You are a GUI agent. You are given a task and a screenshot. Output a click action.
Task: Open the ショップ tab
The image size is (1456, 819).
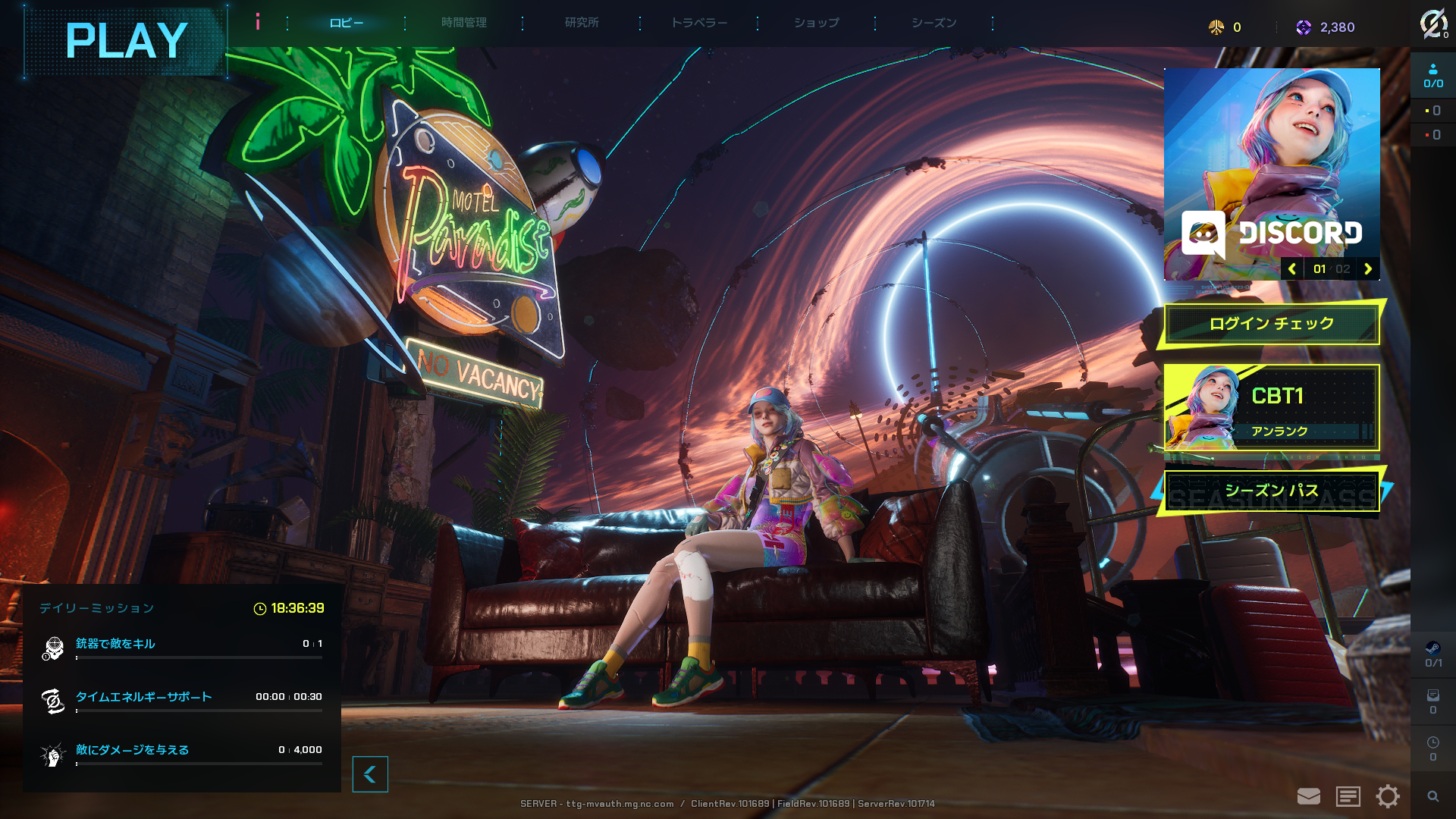click(x=816, y=23)
